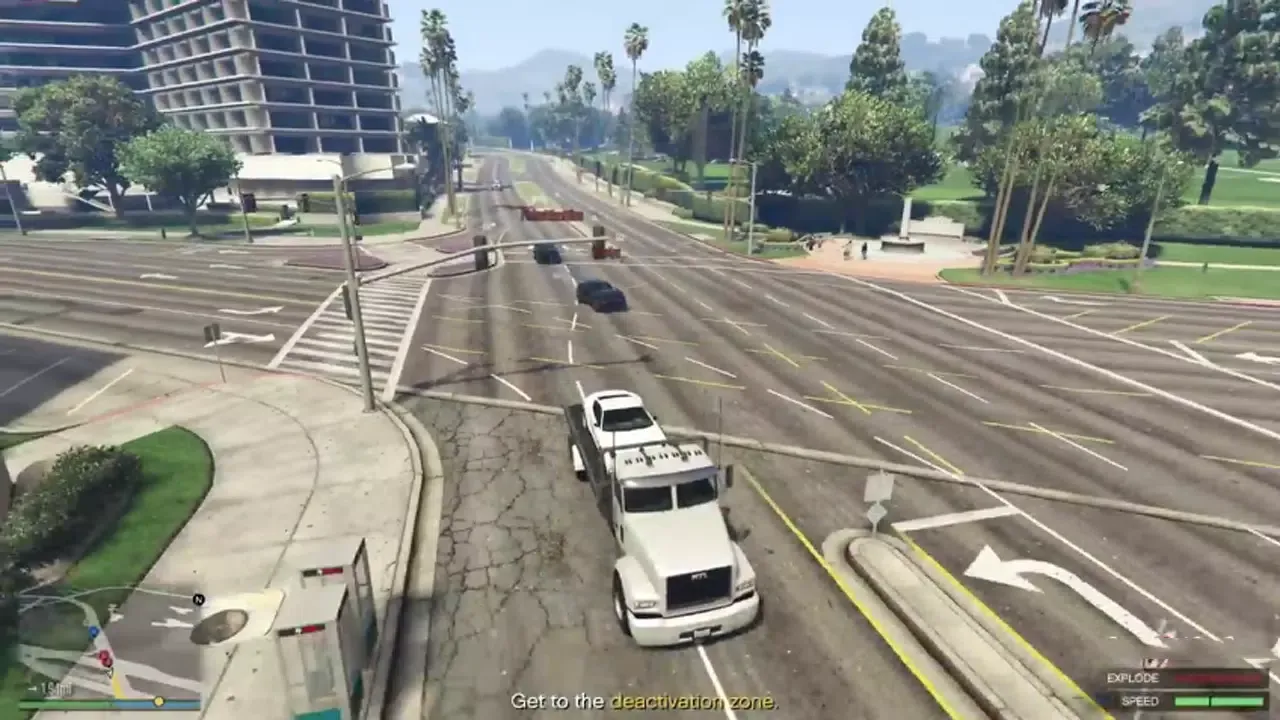Click the red EXPLODE progress bar
The height and width of the screenshot is (720, 1280).
coord(1219,677)
